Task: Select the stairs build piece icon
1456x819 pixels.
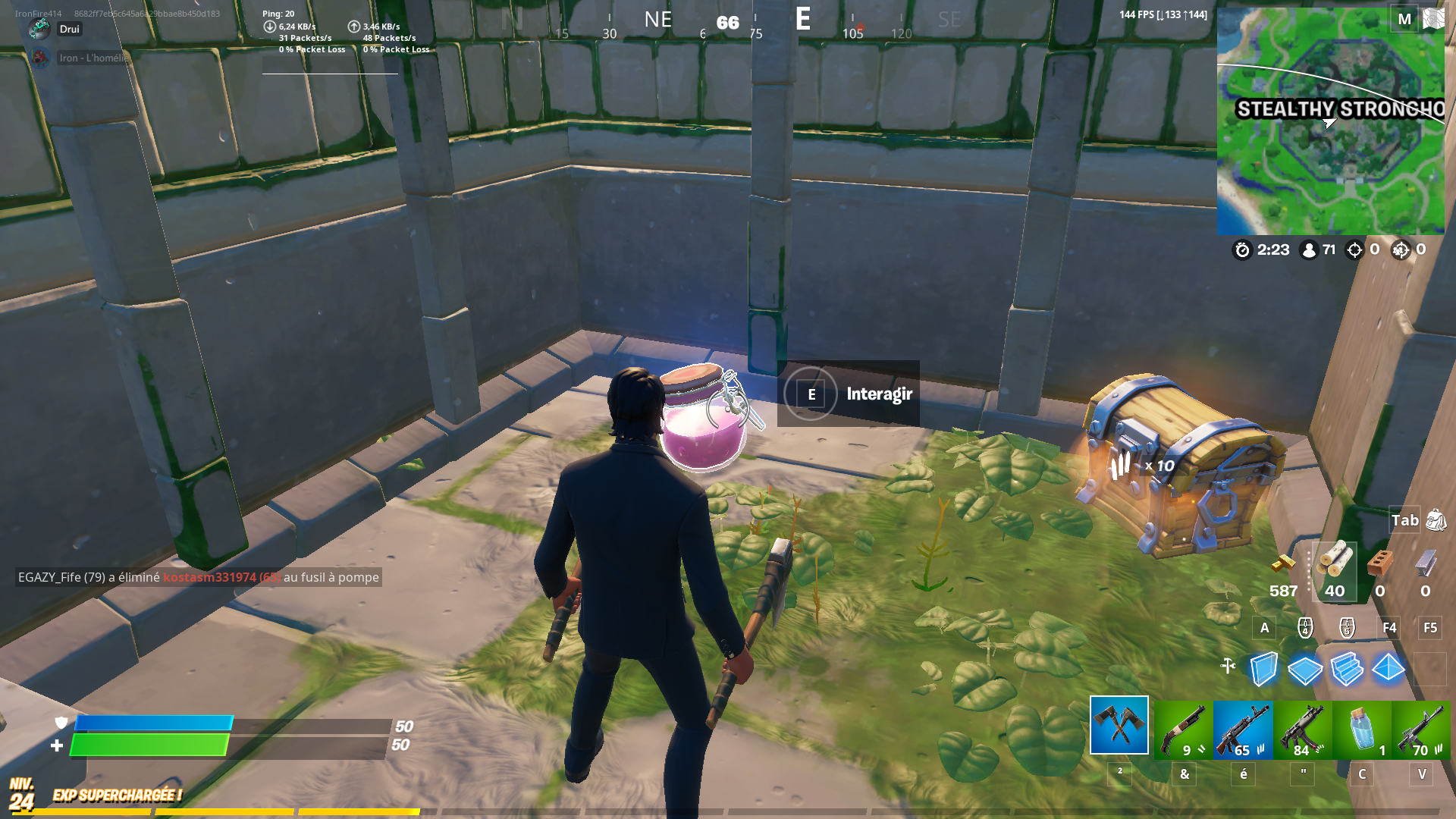Action: coord(1348,667)
